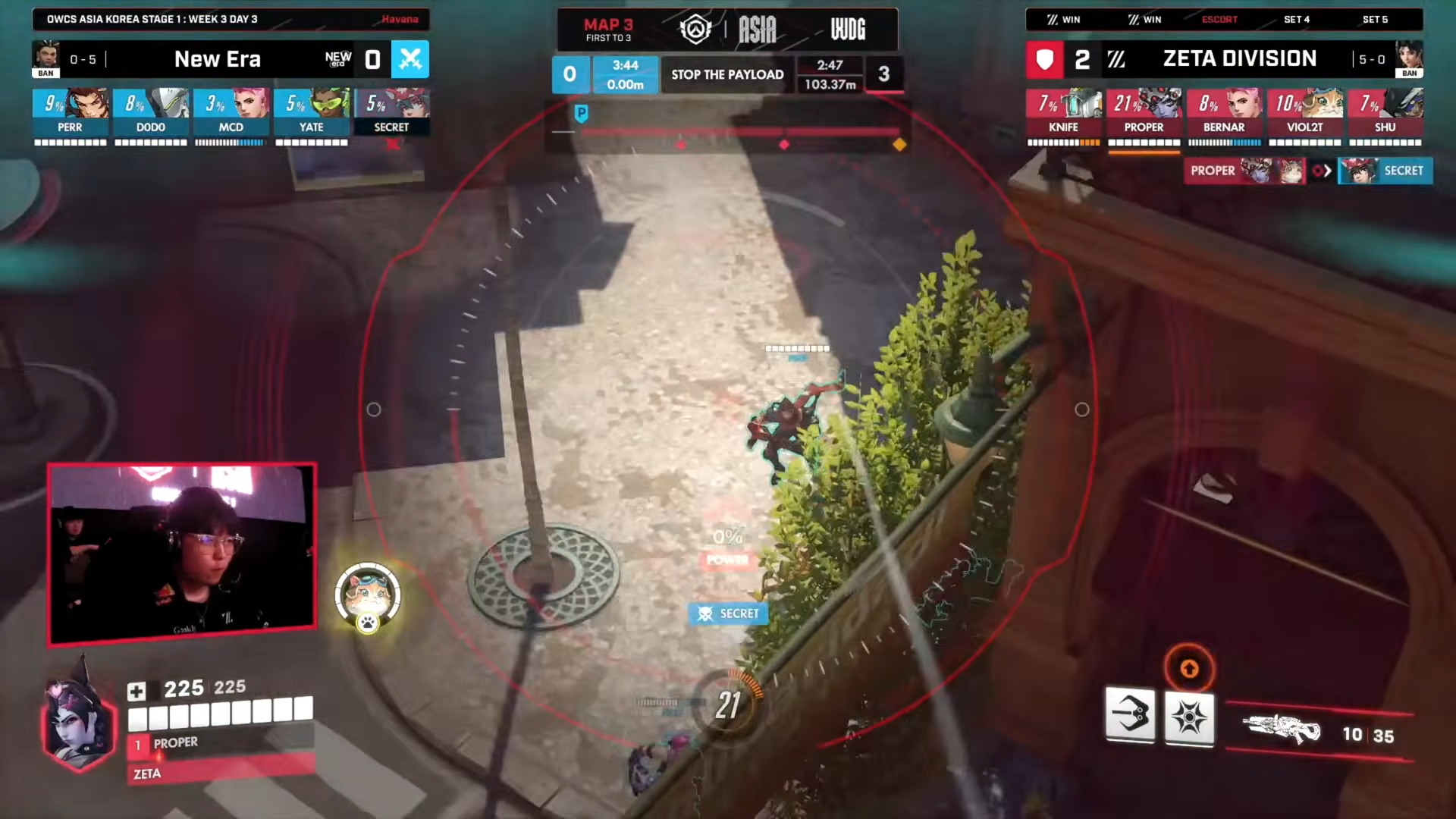Screen dimensions: 1456x819
Task: Choose BERNAR's player card
Action: [1224, 112]
